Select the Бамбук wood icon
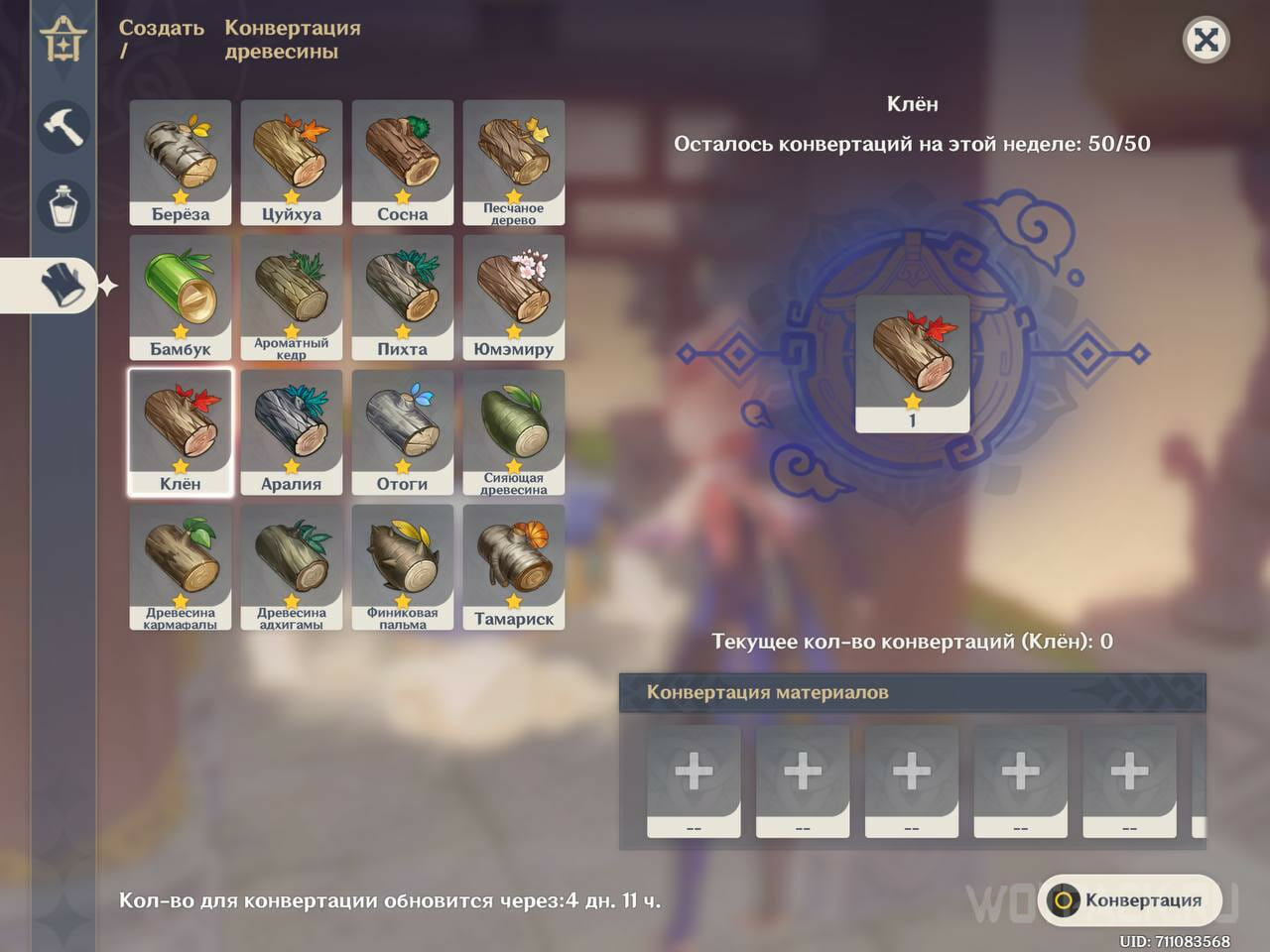This screenshot has width=1270, height=952. (x=180, y=293)
